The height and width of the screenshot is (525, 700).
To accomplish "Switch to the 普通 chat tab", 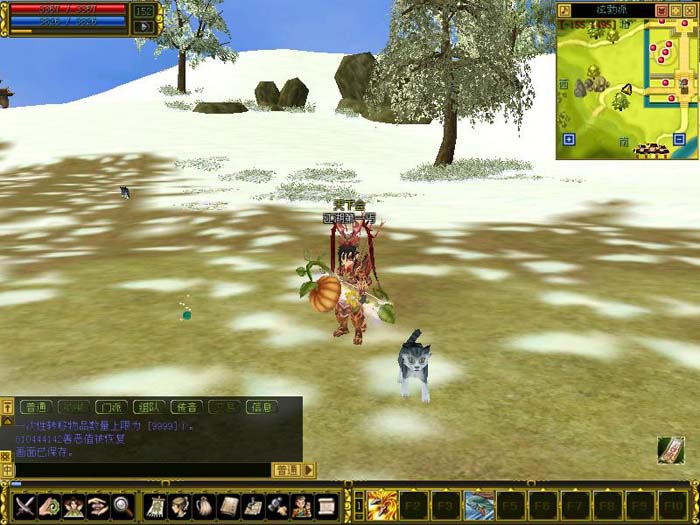I will 35,407.
